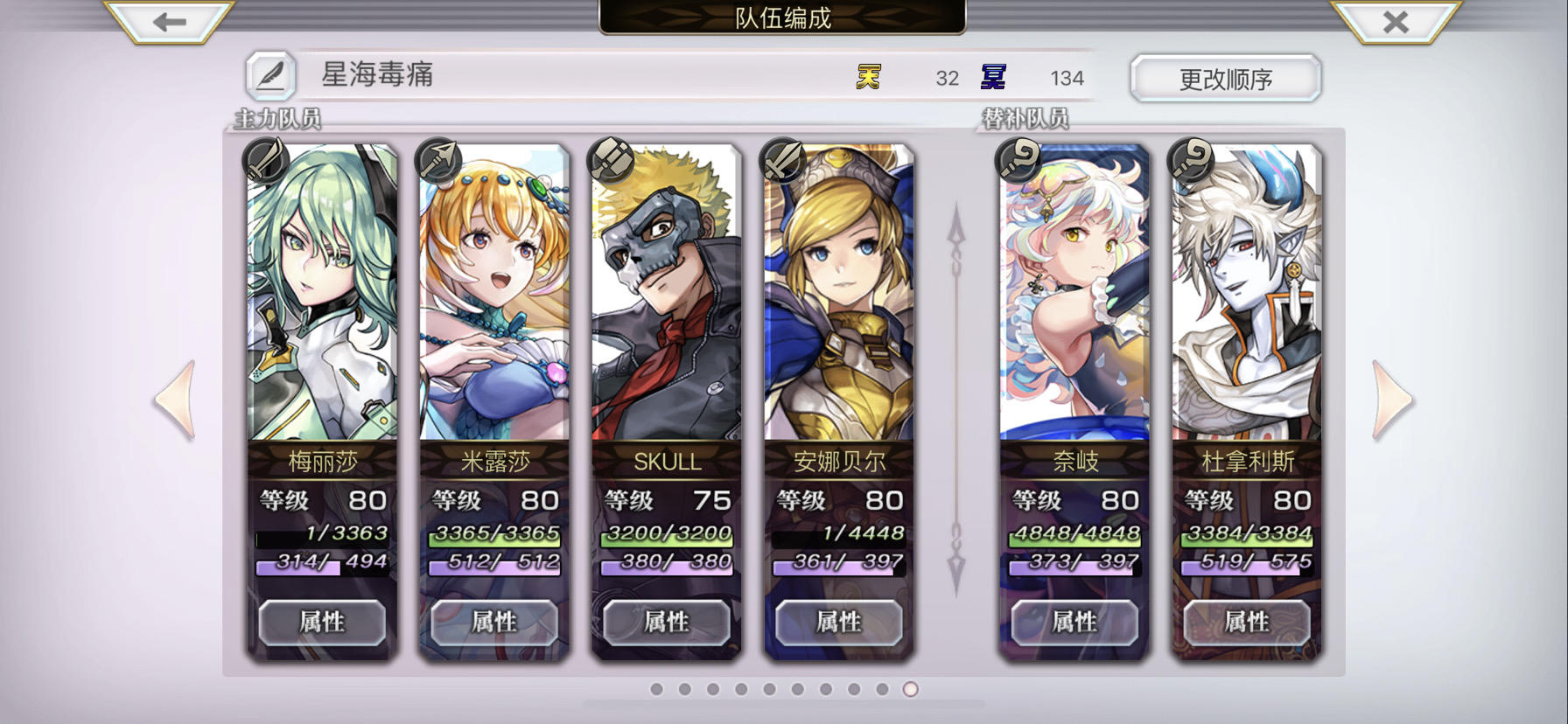Click the gold 天 element icon

point(867,77)
